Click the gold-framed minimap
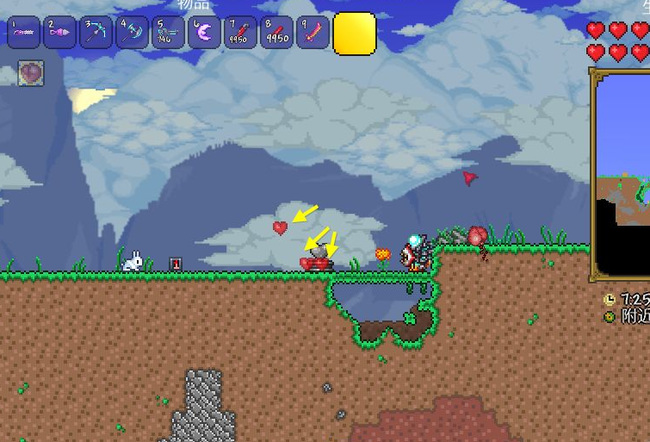 pyautogui.click(x=622, y=176)
